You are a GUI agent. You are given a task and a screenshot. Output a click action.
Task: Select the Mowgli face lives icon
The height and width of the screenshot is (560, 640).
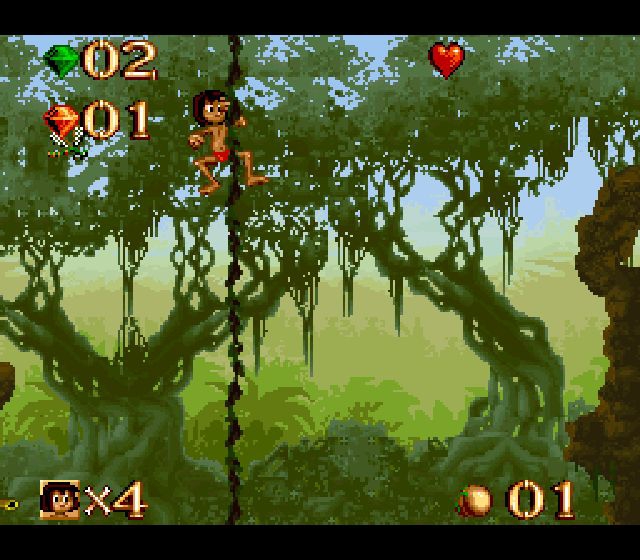[x=59, y=499]
